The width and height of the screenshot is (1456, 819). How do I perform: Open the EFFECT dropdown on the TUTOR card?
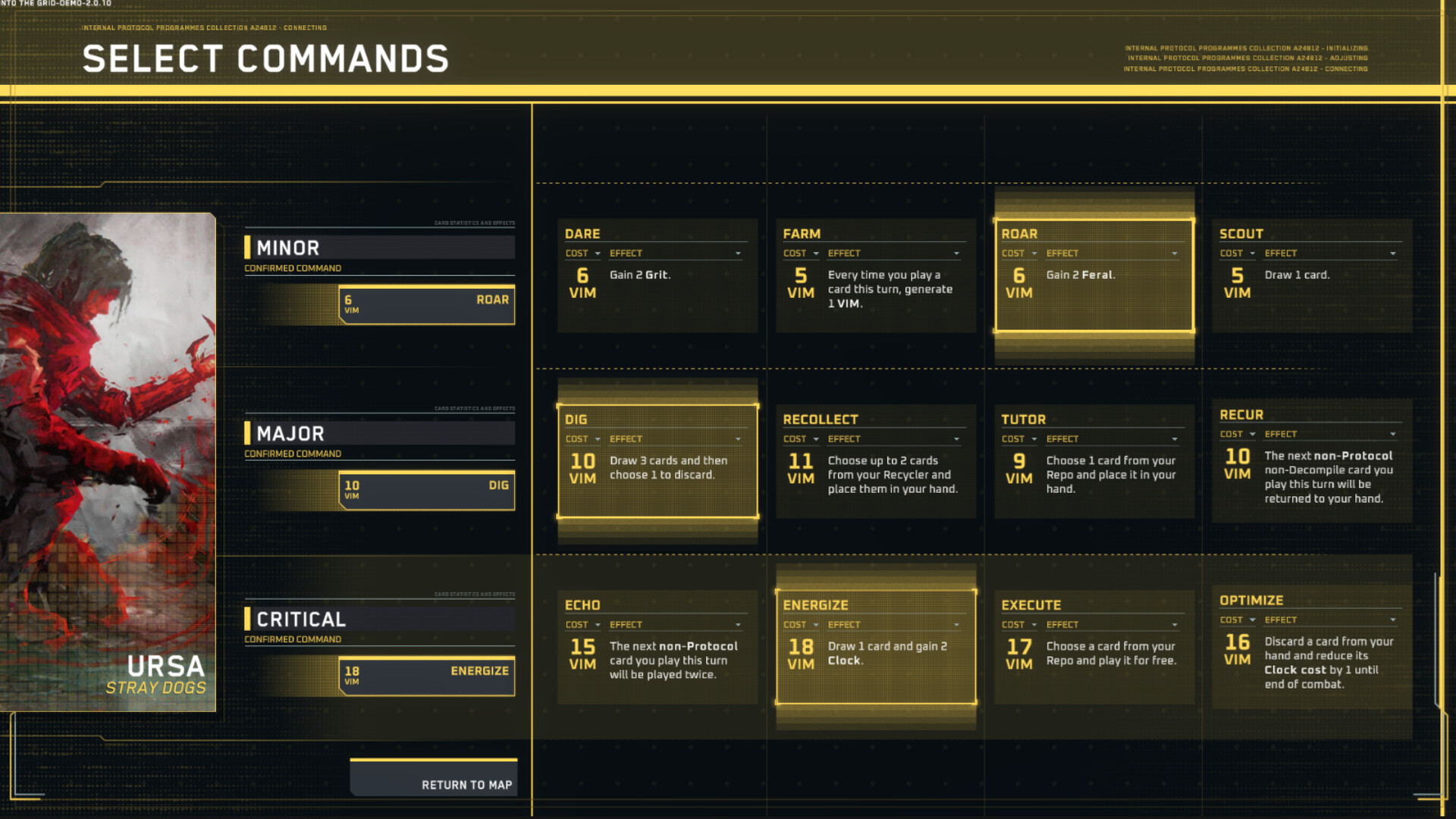tap(1175, 438)
